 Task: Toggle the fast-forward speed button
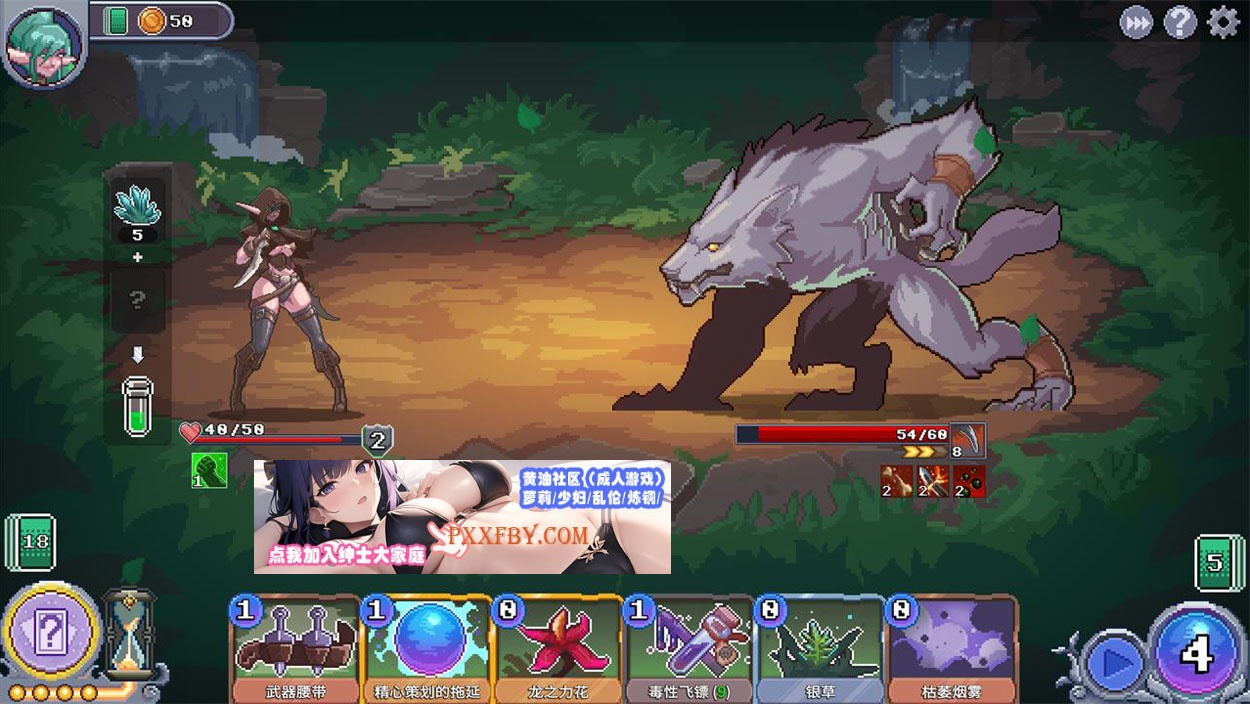click(1136, 22)
